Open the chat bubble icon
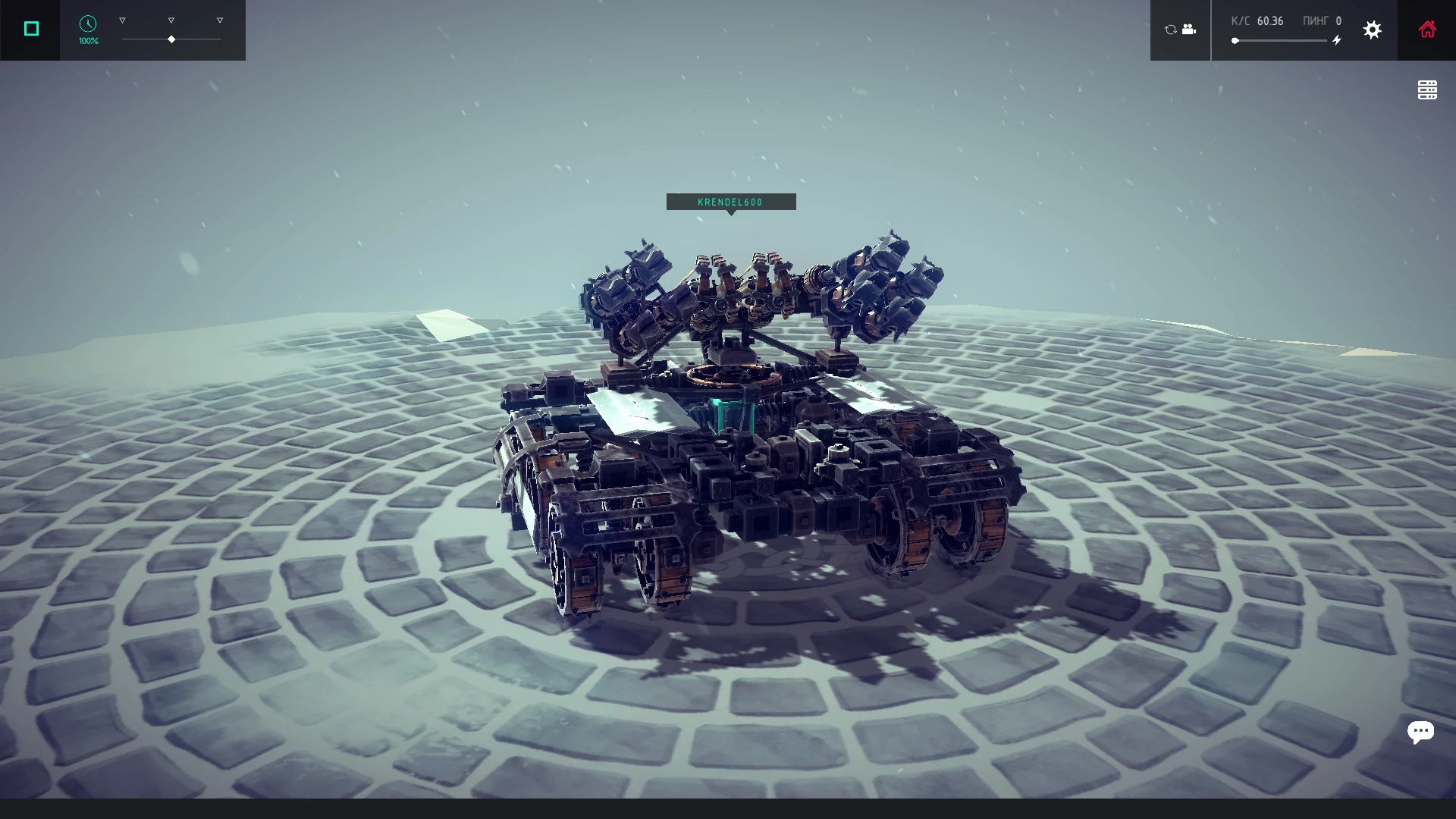This screenshot has height=819, width=1456. (1422, 732)
